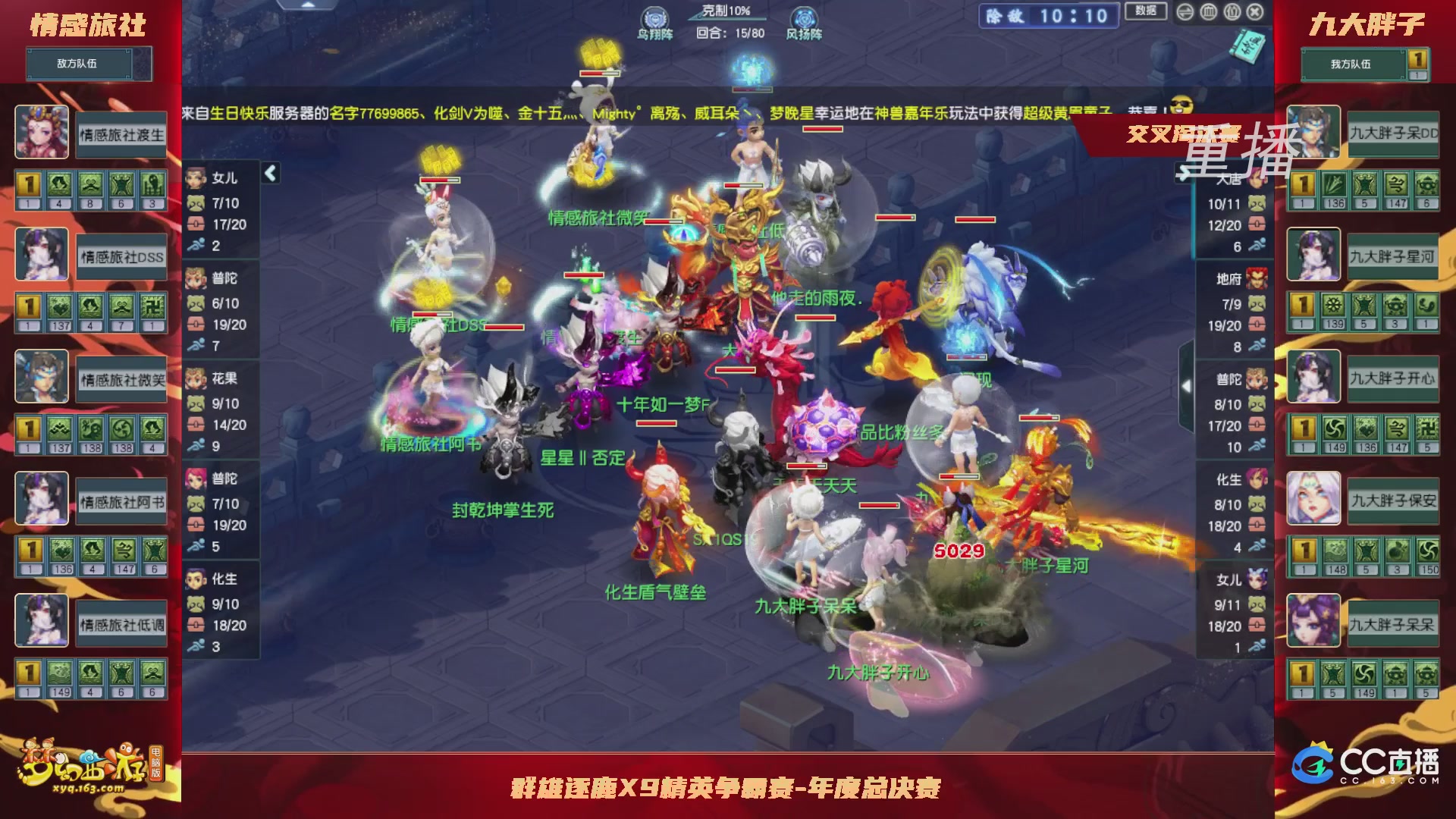Select the 情感旅社阿书 character portrait
This screenshot has height=819, width=1456.
point(42,500)
